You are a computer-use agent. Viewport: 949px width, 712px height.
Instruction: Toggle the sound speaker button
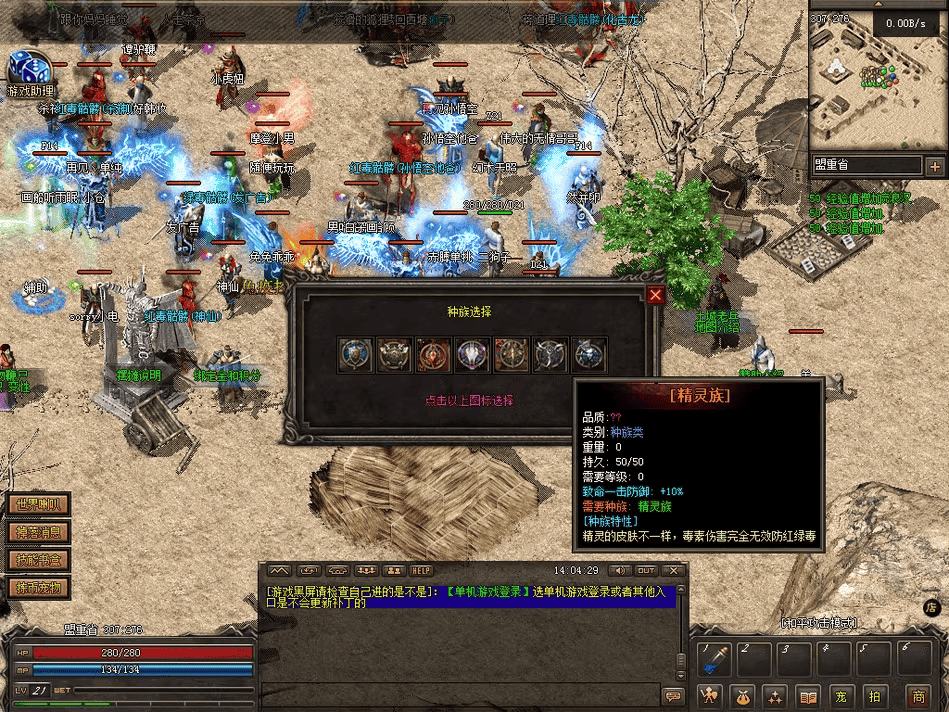click(616, 570)
